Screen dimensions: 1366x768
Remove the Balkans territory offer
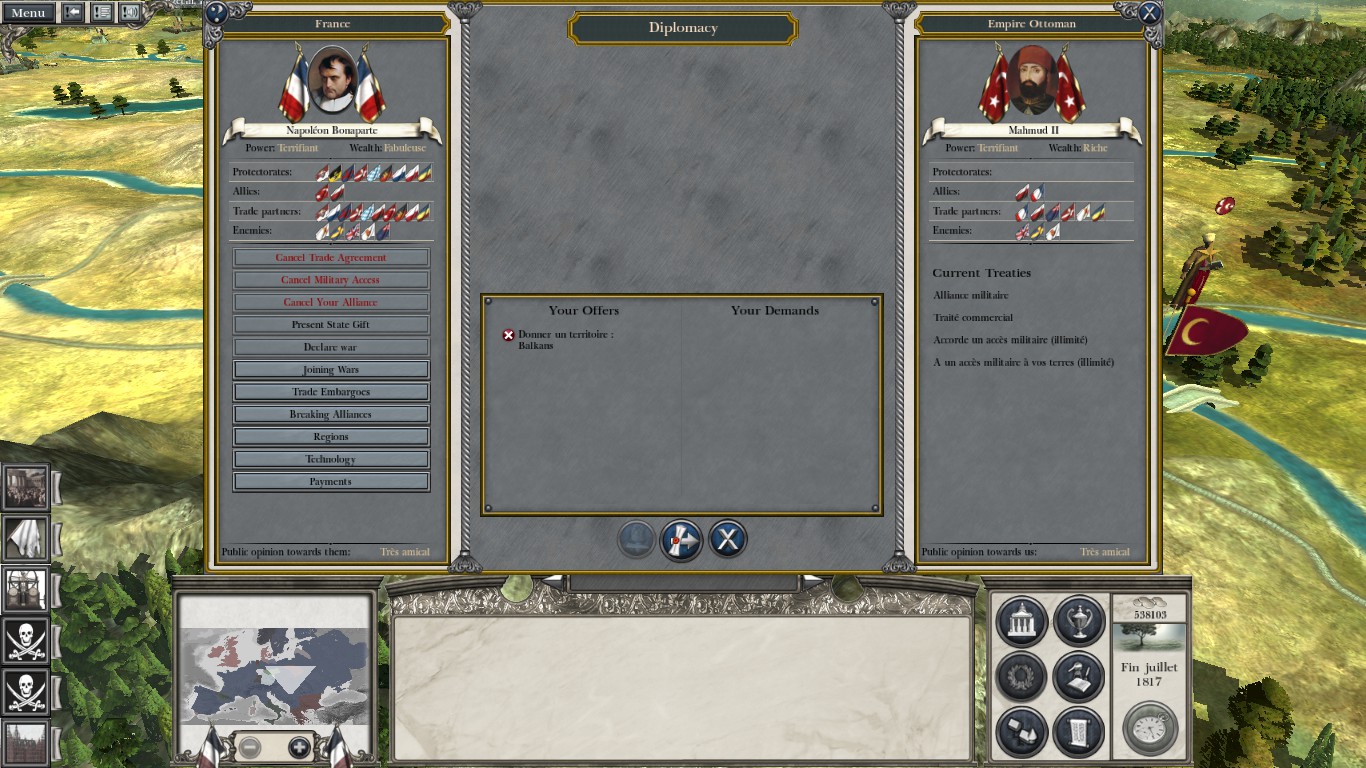(508, 335)
